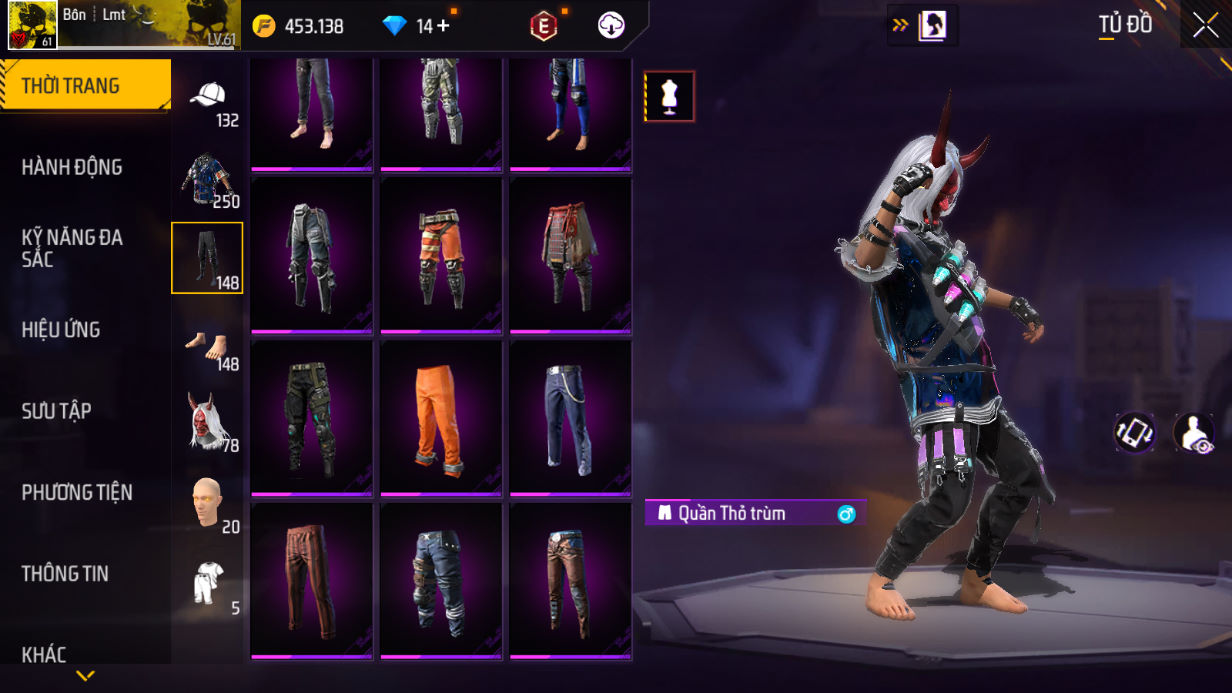Open the THỜI TRANG fashion tab

pos(85,86)
